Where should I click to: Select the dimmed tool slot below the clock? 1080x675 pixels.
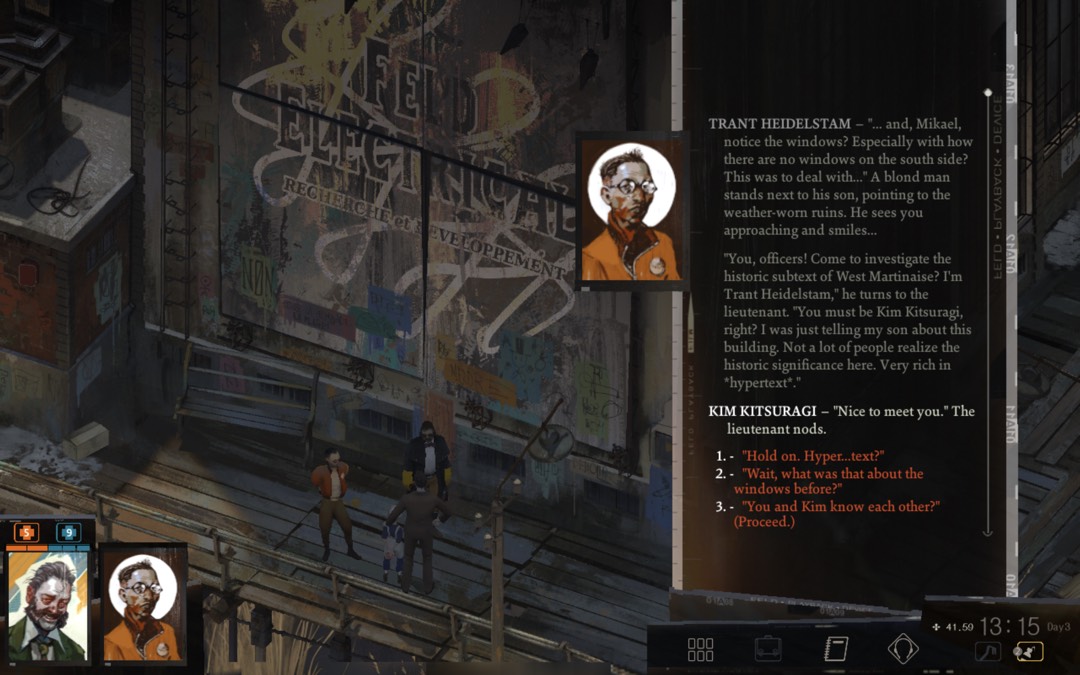[986, 652]
